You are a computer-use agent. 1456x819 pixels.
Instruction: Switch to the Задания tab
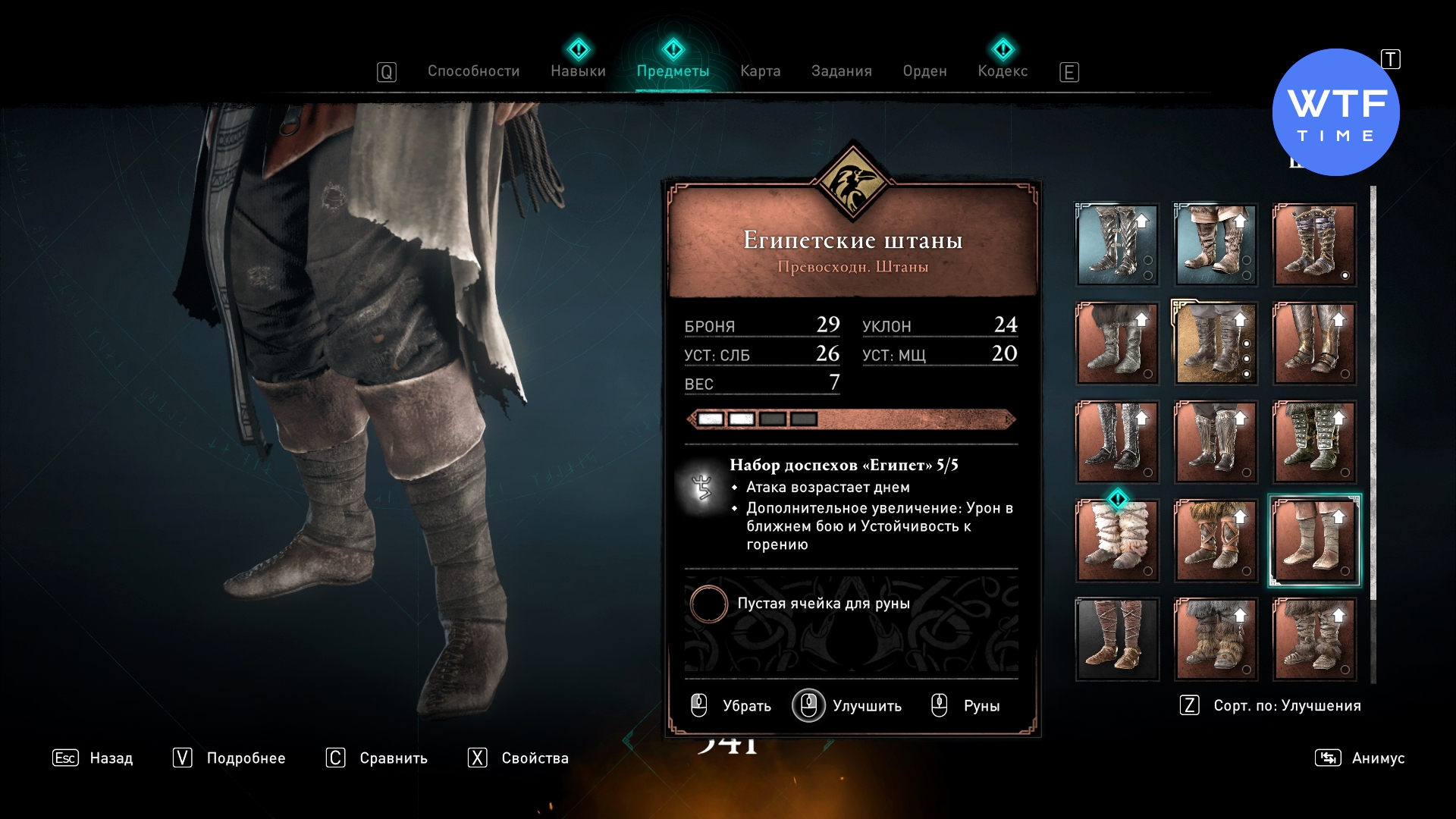tap(841, 71)
